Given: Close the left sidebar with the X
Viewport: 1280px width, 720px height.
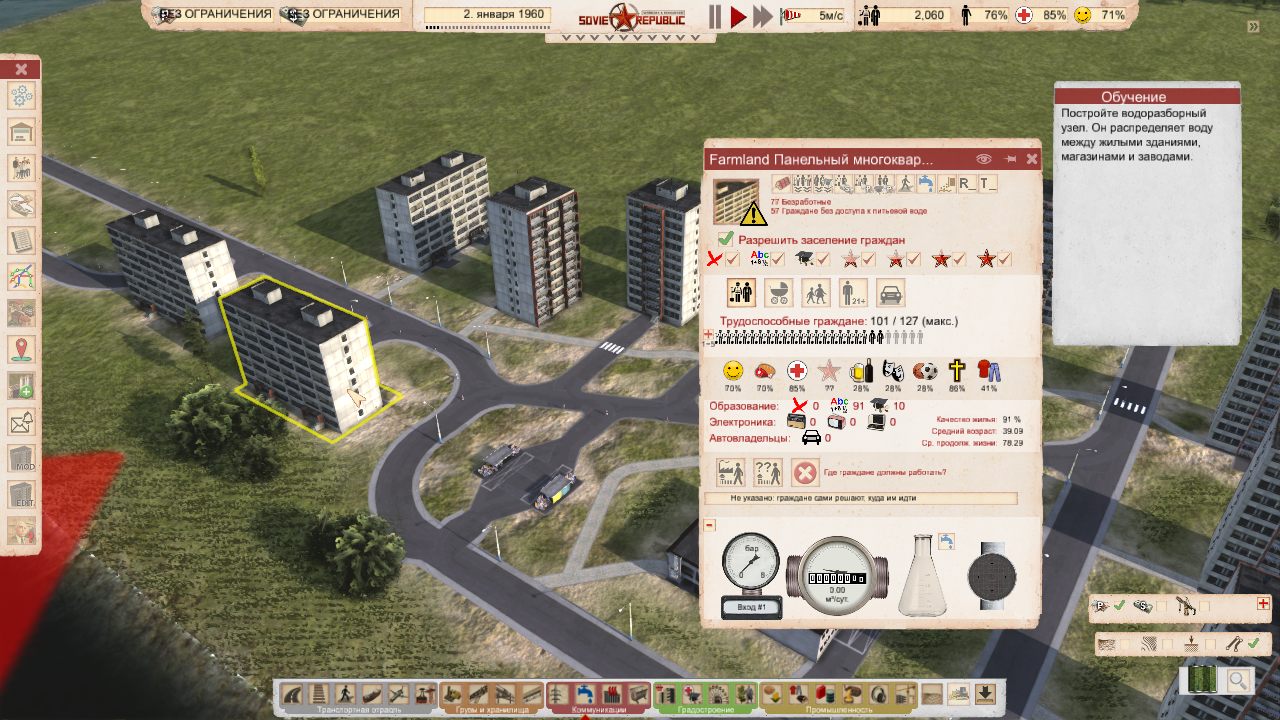Looking at the screenshot, I should click(21, 69).
